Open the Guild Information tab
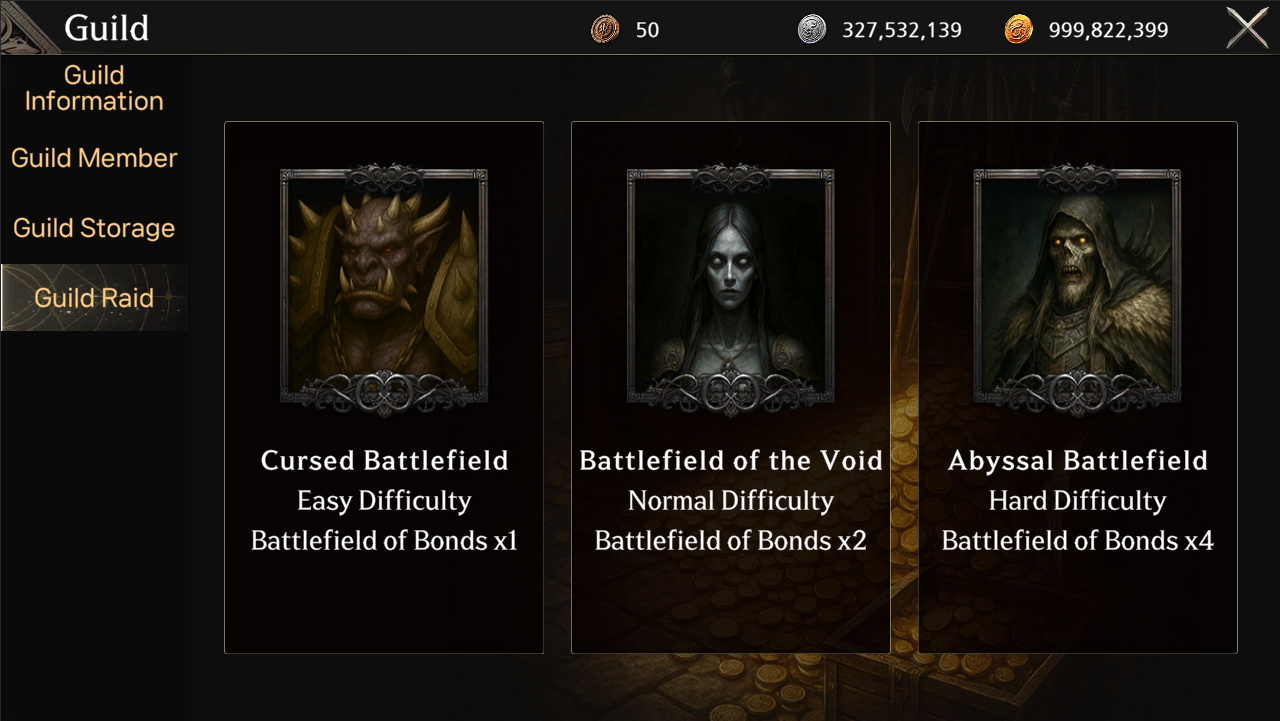 (x=94, y=88)
